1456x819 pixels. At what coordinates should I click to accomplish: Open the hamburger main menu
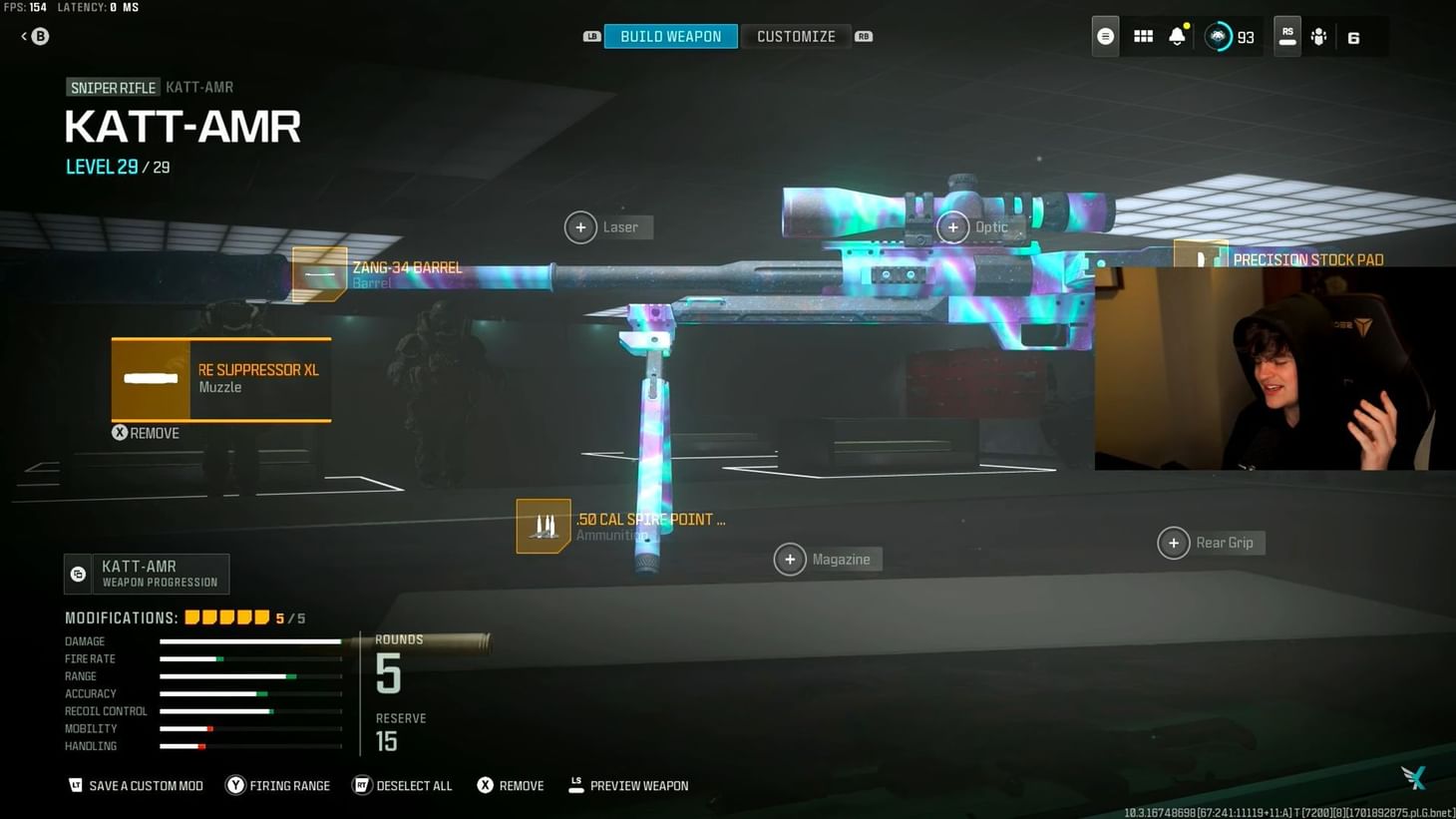tap(1105, 36)
